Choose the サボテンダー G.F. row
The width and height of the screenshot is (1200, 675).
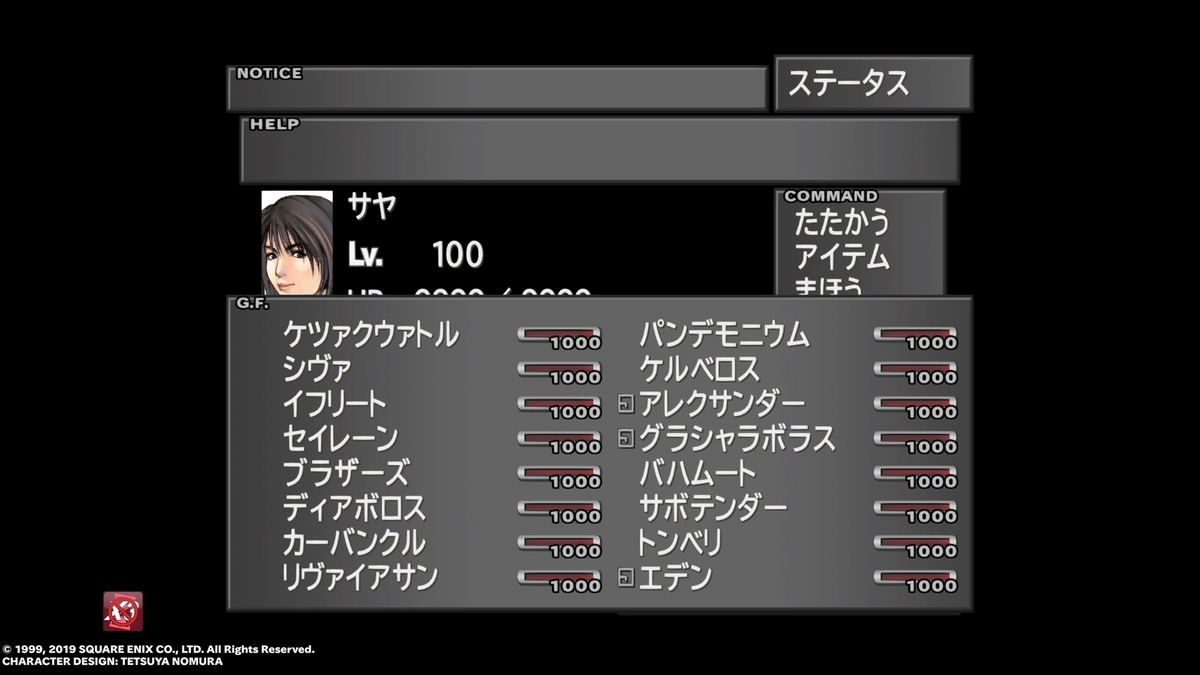pos(713,508)
